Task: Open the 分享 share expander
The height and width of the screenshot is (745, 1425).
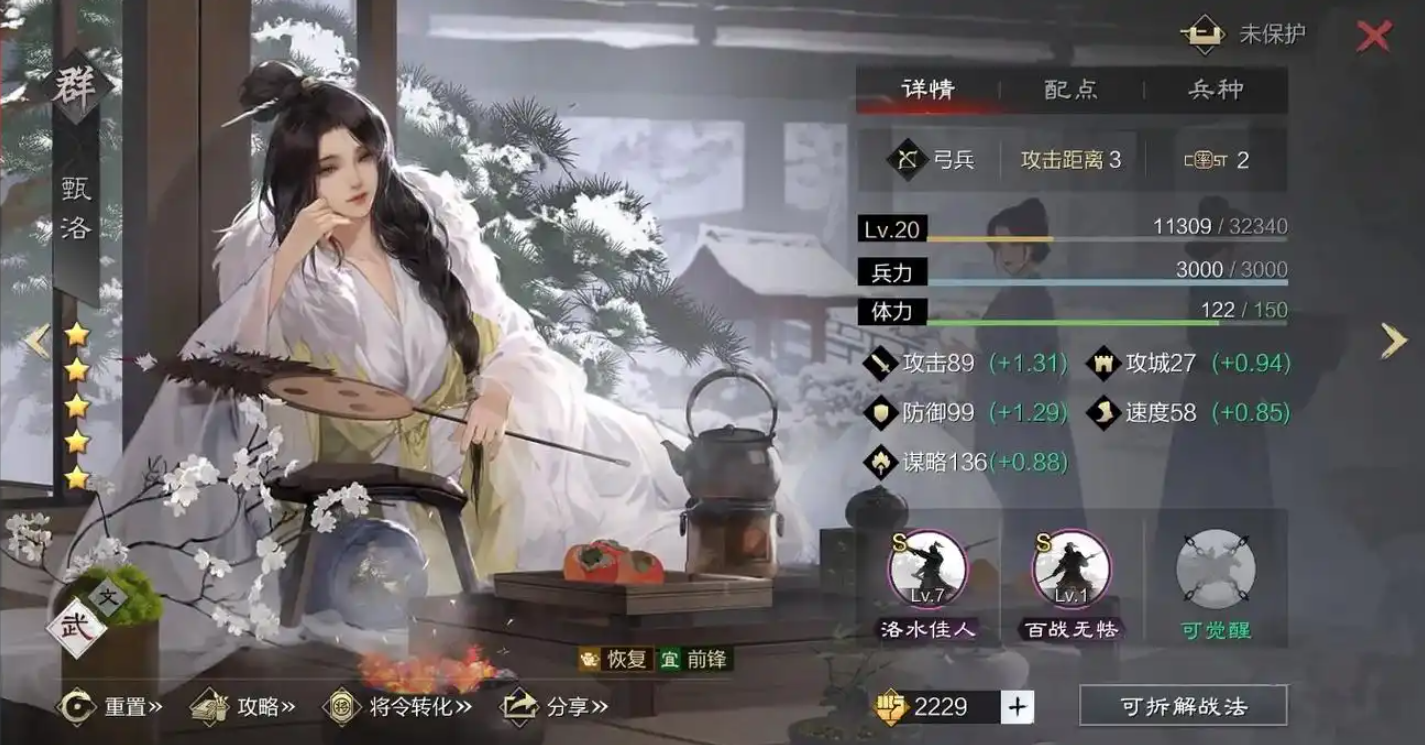Action: coord(521,705)
